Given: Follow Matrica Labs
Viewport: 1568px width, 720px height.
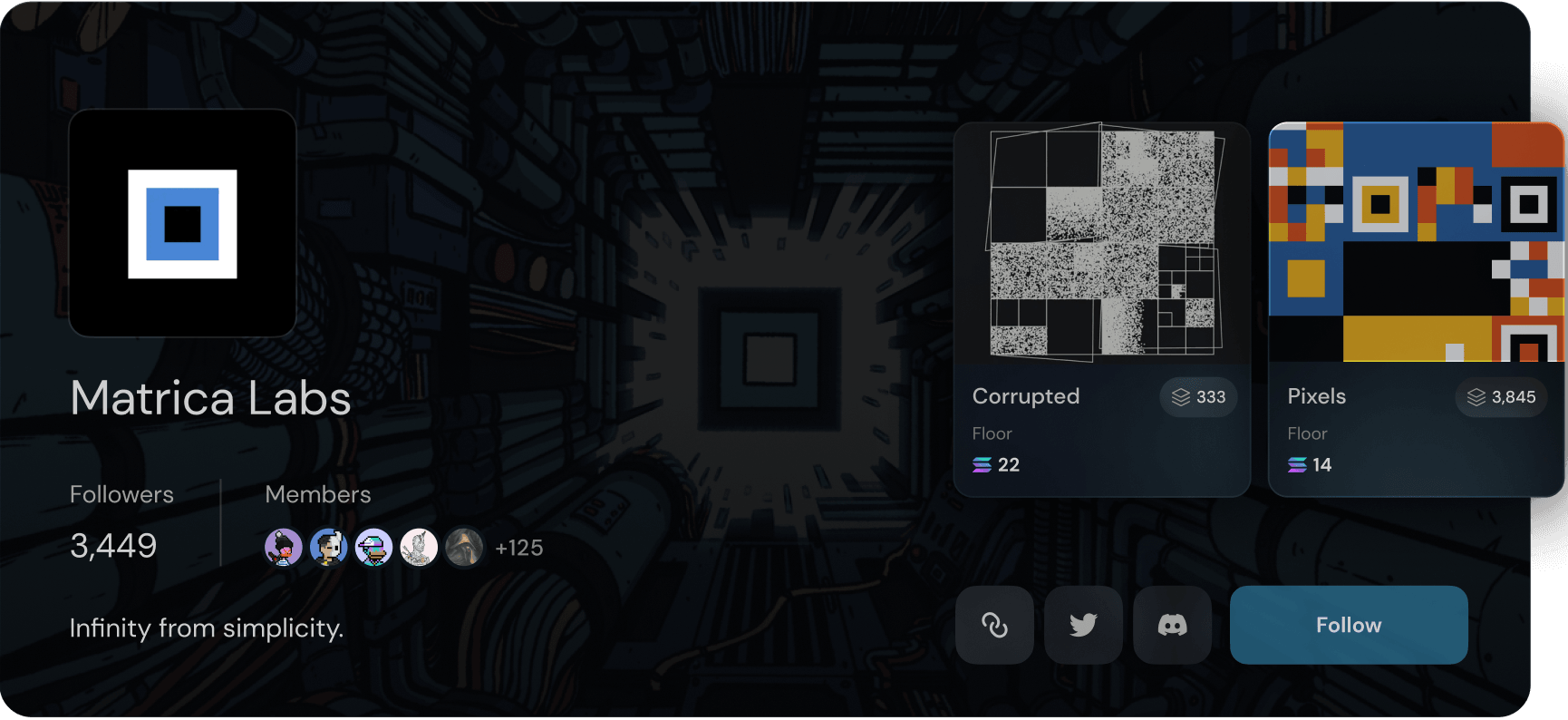Looking at the screenshot, I should pos(1348,625).
